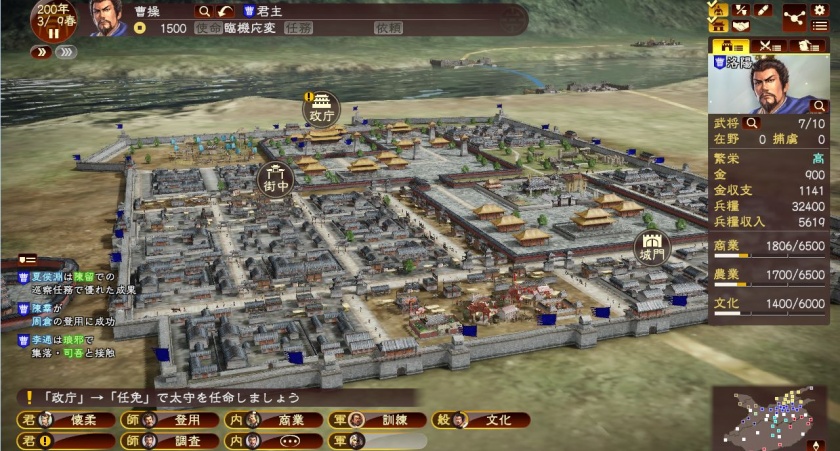Choose the 文化 culture command
Image resolution: width=840 pixels, height=451 pixels.
coord(490,420)
